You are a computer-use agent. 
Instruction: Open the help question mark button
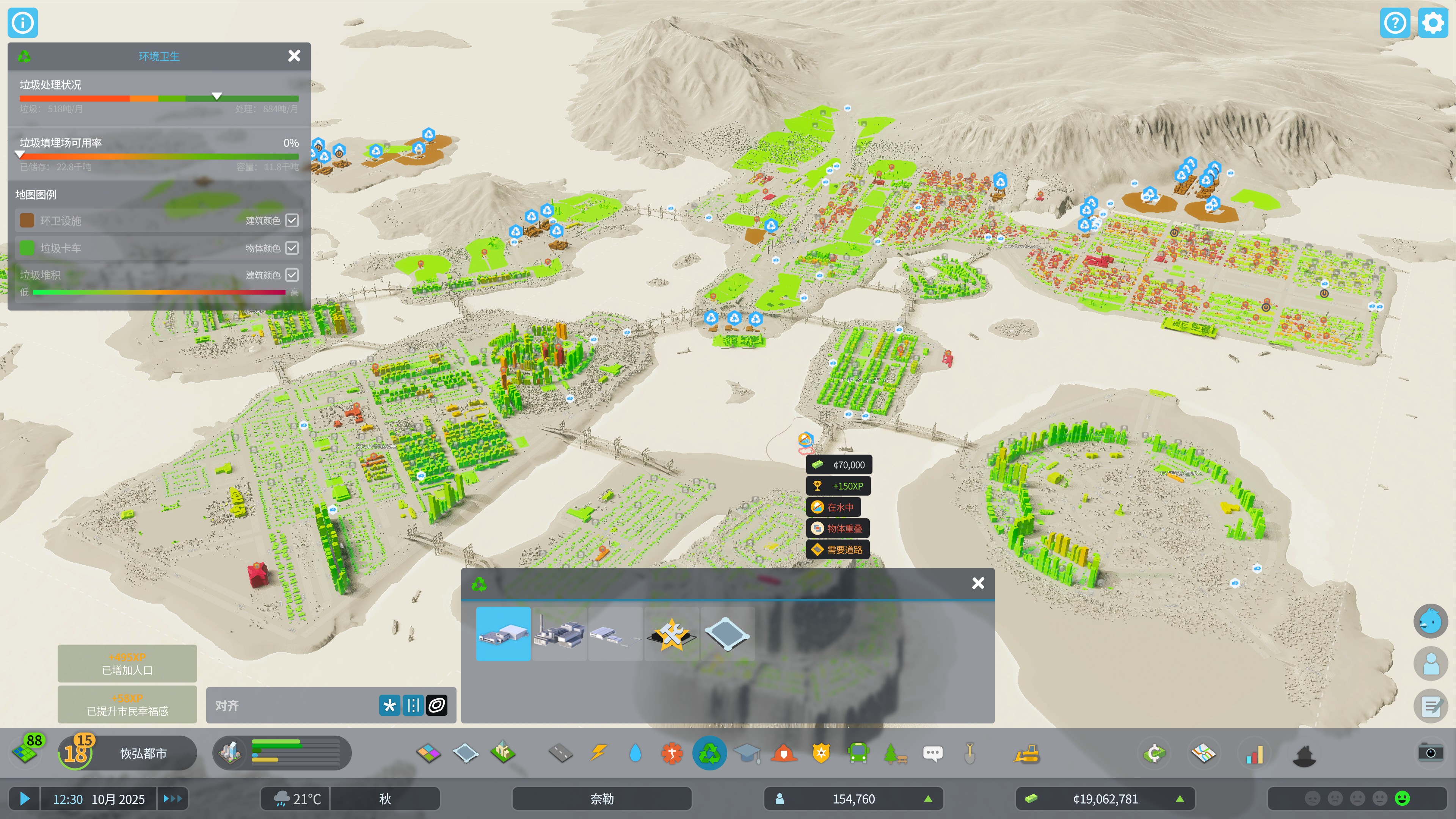point(1395,23)
